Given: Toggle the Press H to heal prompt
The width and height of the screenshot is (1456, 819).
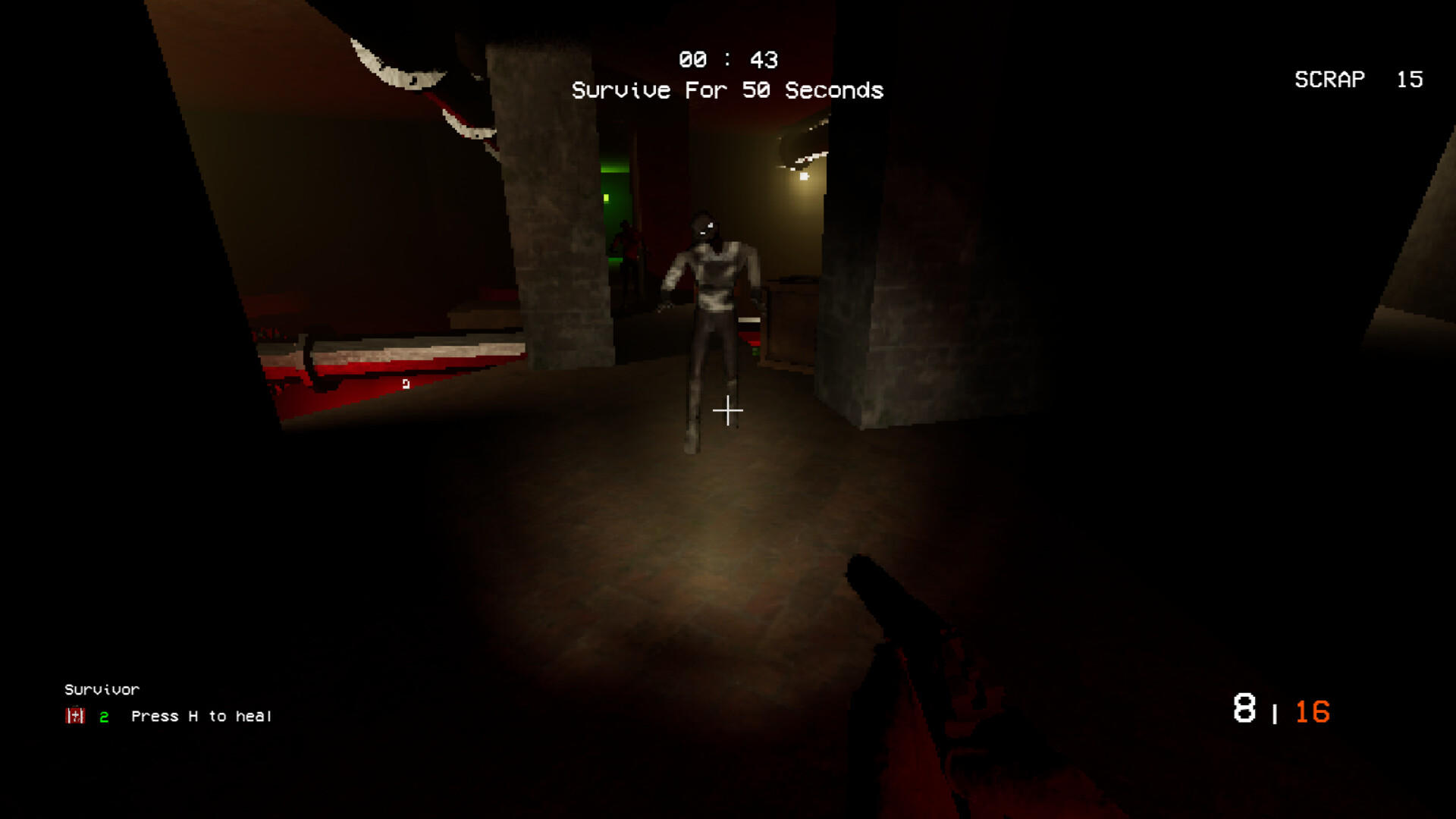Looking at the screenshot, I should click(200, 715).
